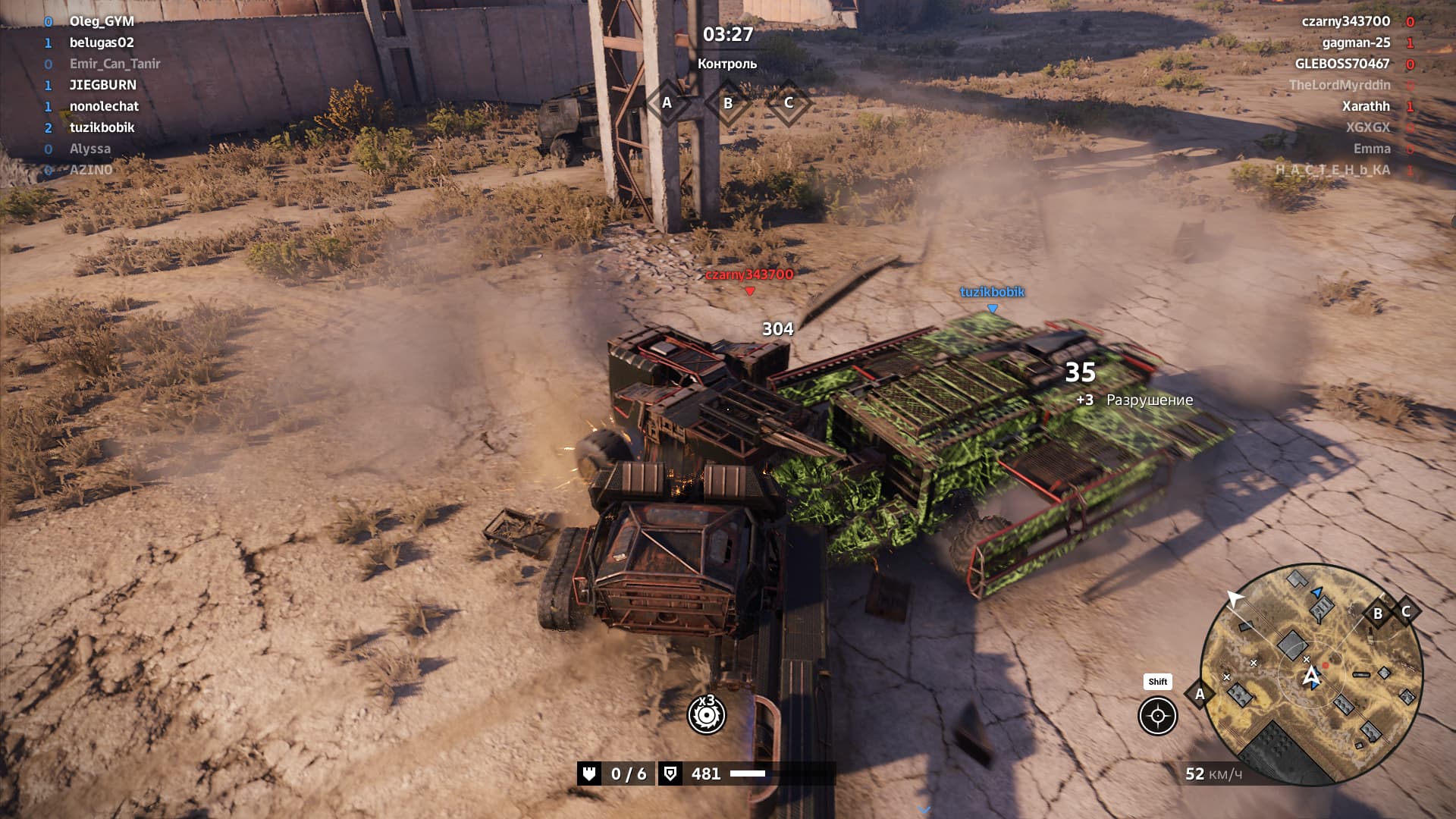Open the circular minimap
The image size is (1456, 819).
1311,674
